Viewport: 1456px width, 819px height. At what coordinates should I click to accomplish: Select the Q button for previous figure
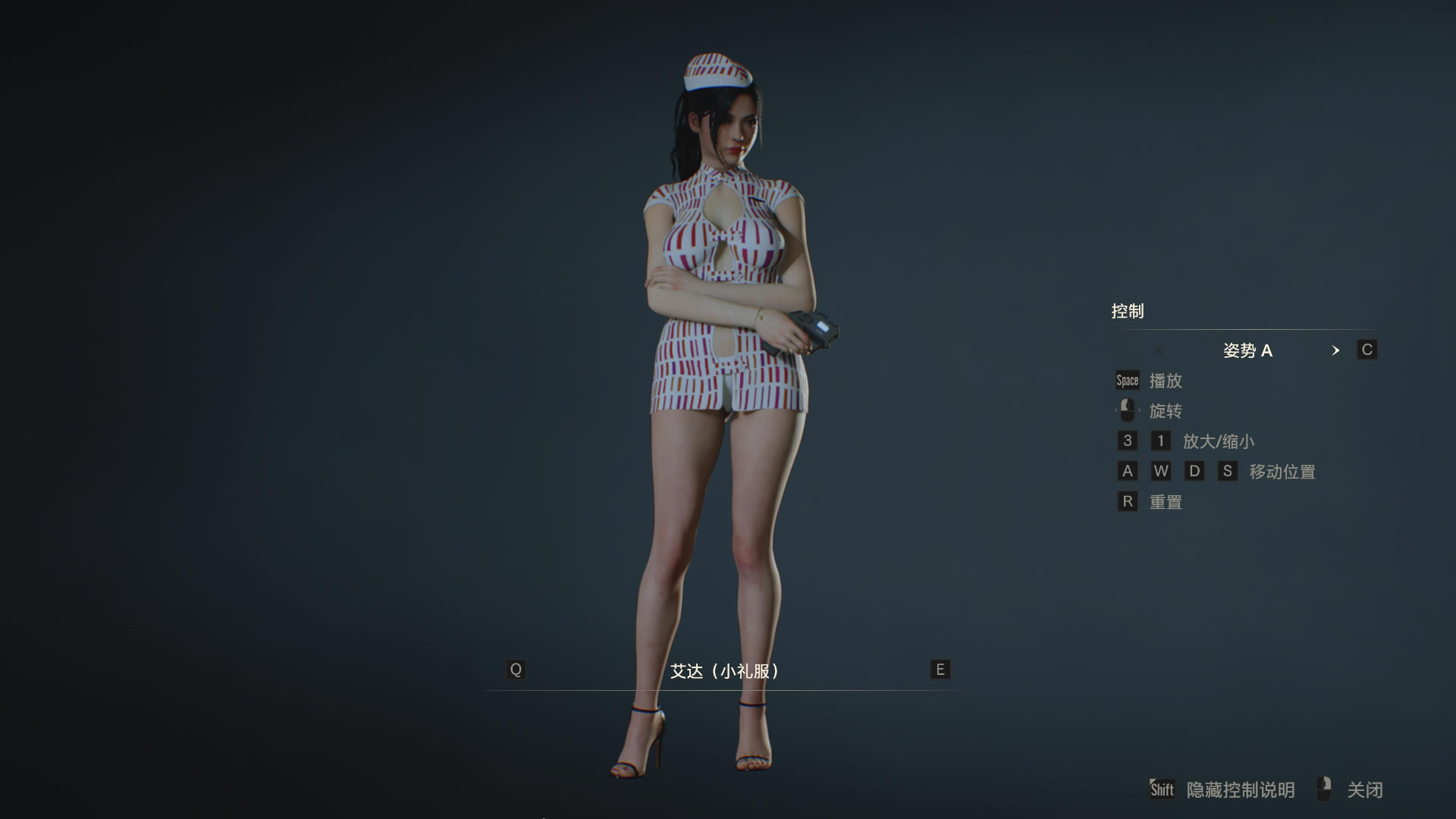point(516,670)
